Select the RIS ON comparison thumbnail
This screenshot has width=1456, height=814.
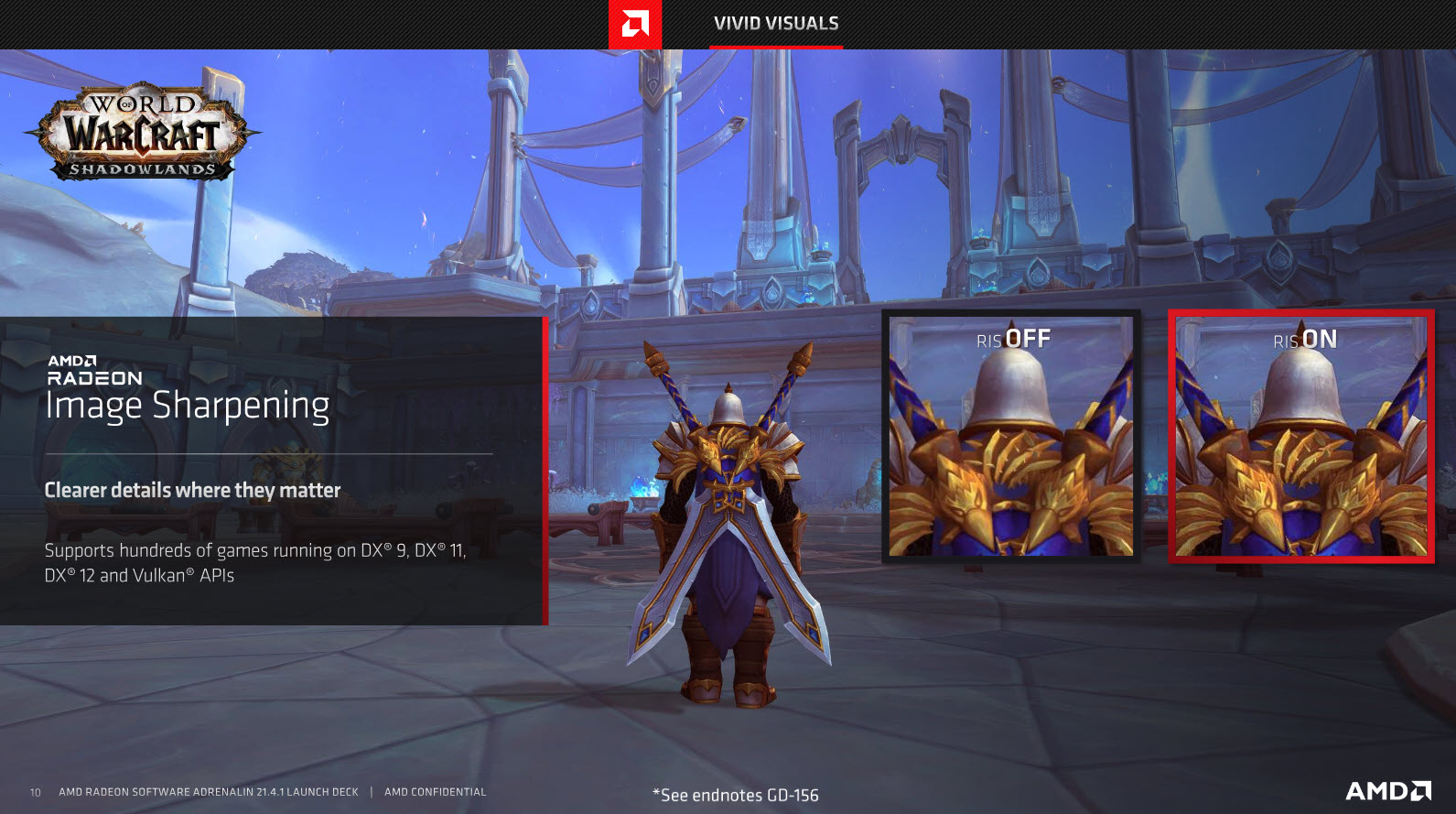pyautogui.click(x=1300, y=436)
